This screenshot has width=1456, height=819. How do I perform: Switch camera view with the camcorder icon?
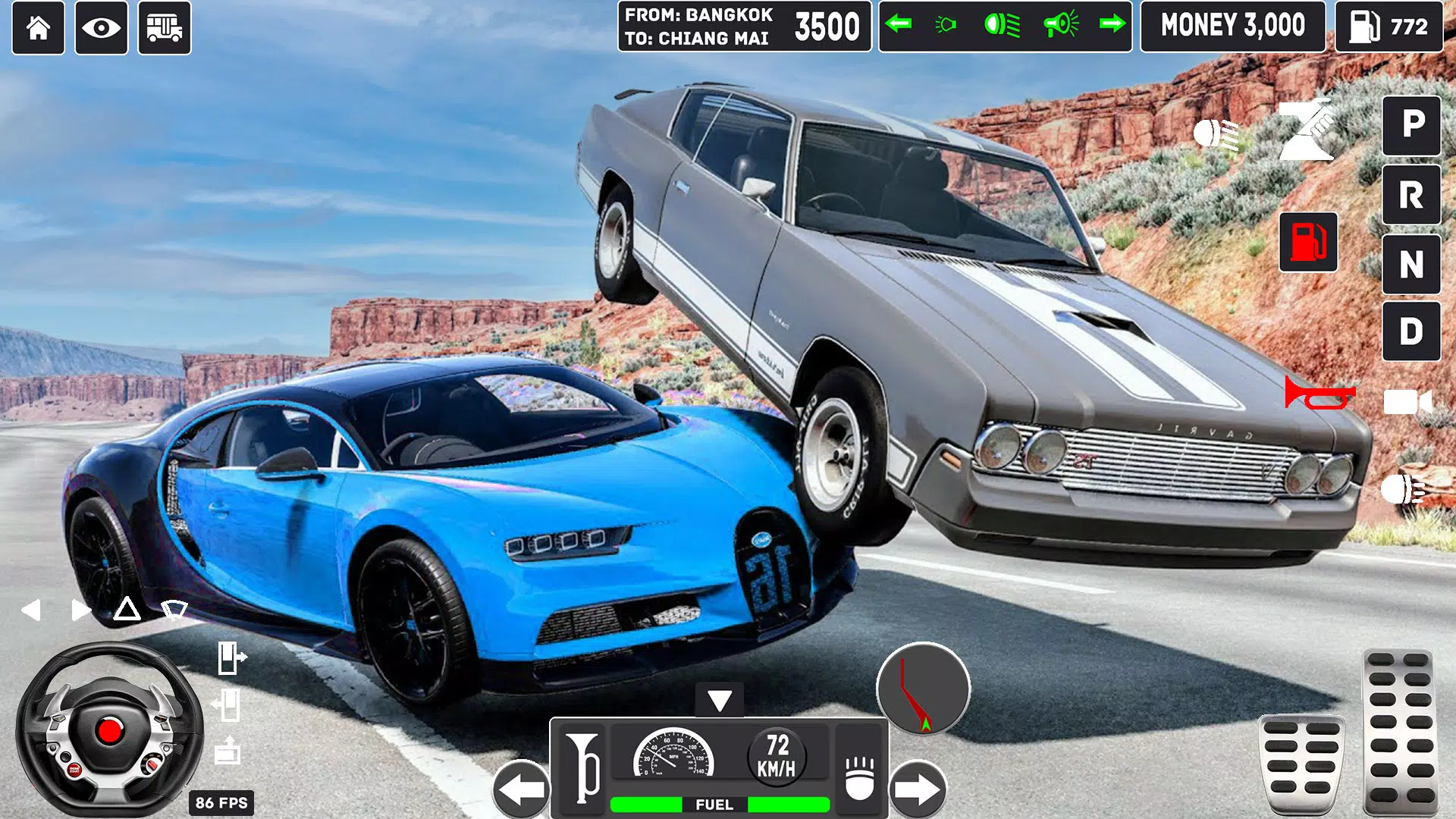click(1407, 402)
